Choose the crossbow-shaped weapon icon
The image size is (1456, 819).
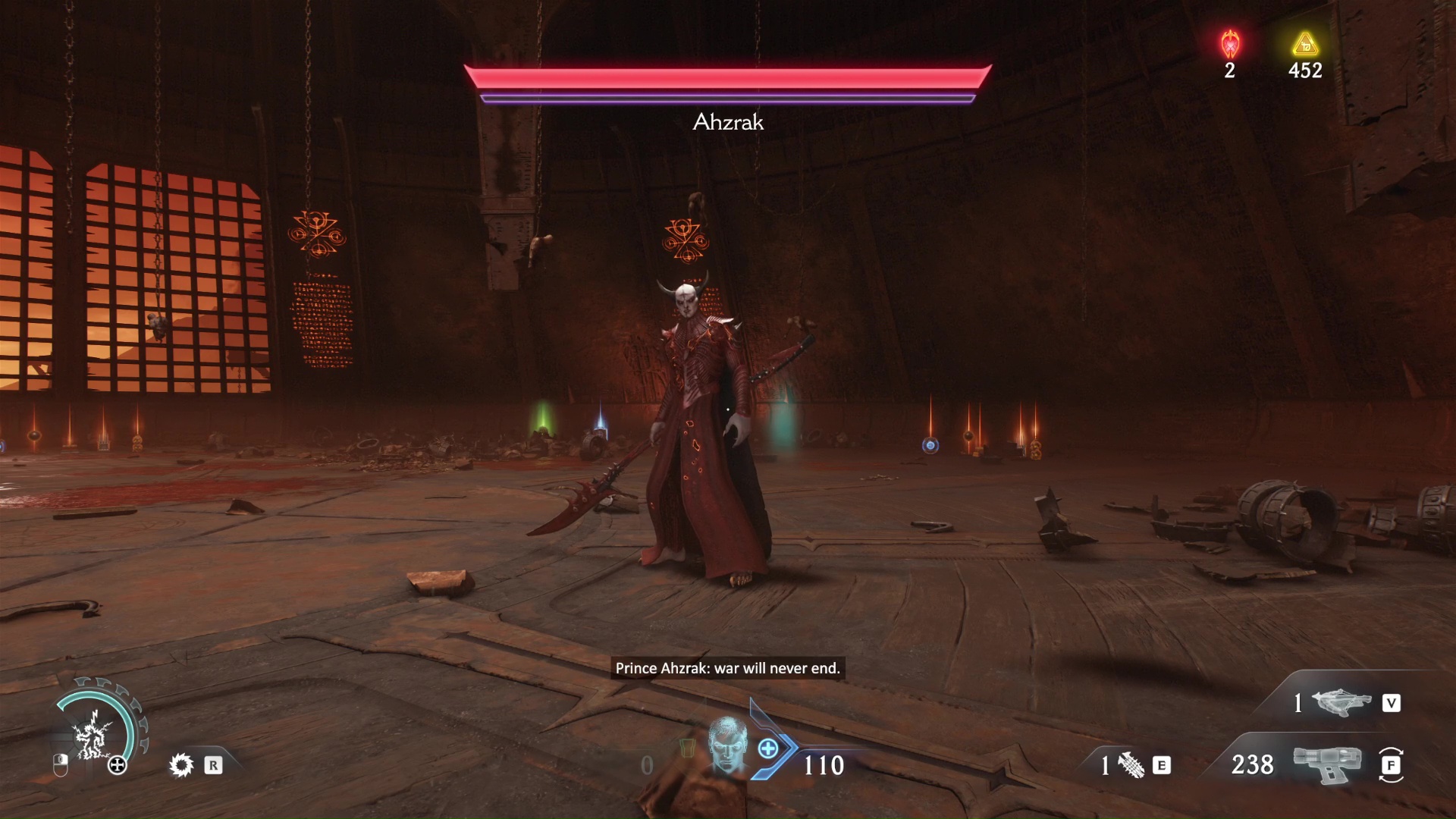pos(1341,703)
